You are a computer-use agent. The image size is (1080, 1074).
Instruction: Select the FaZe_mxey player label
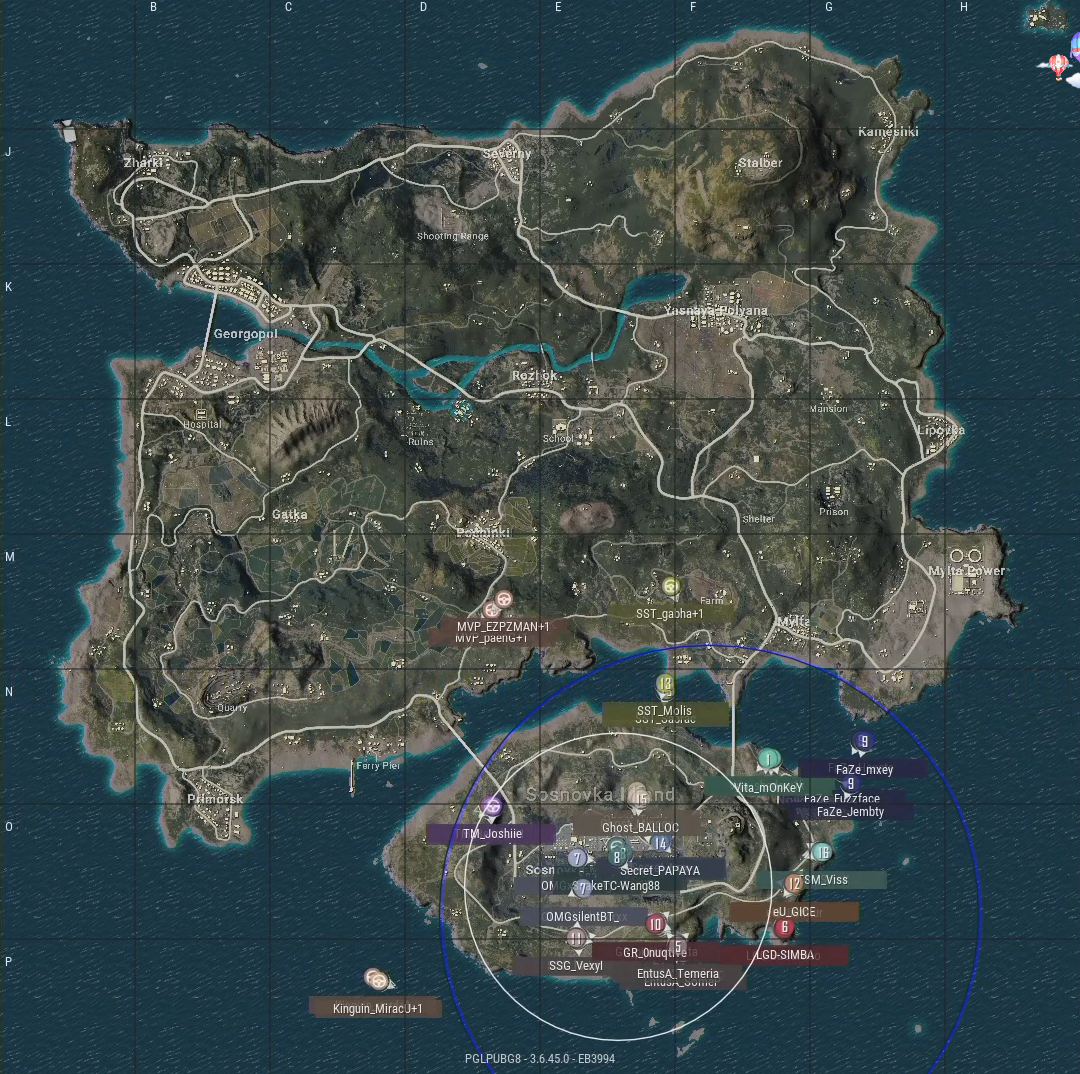864,770
